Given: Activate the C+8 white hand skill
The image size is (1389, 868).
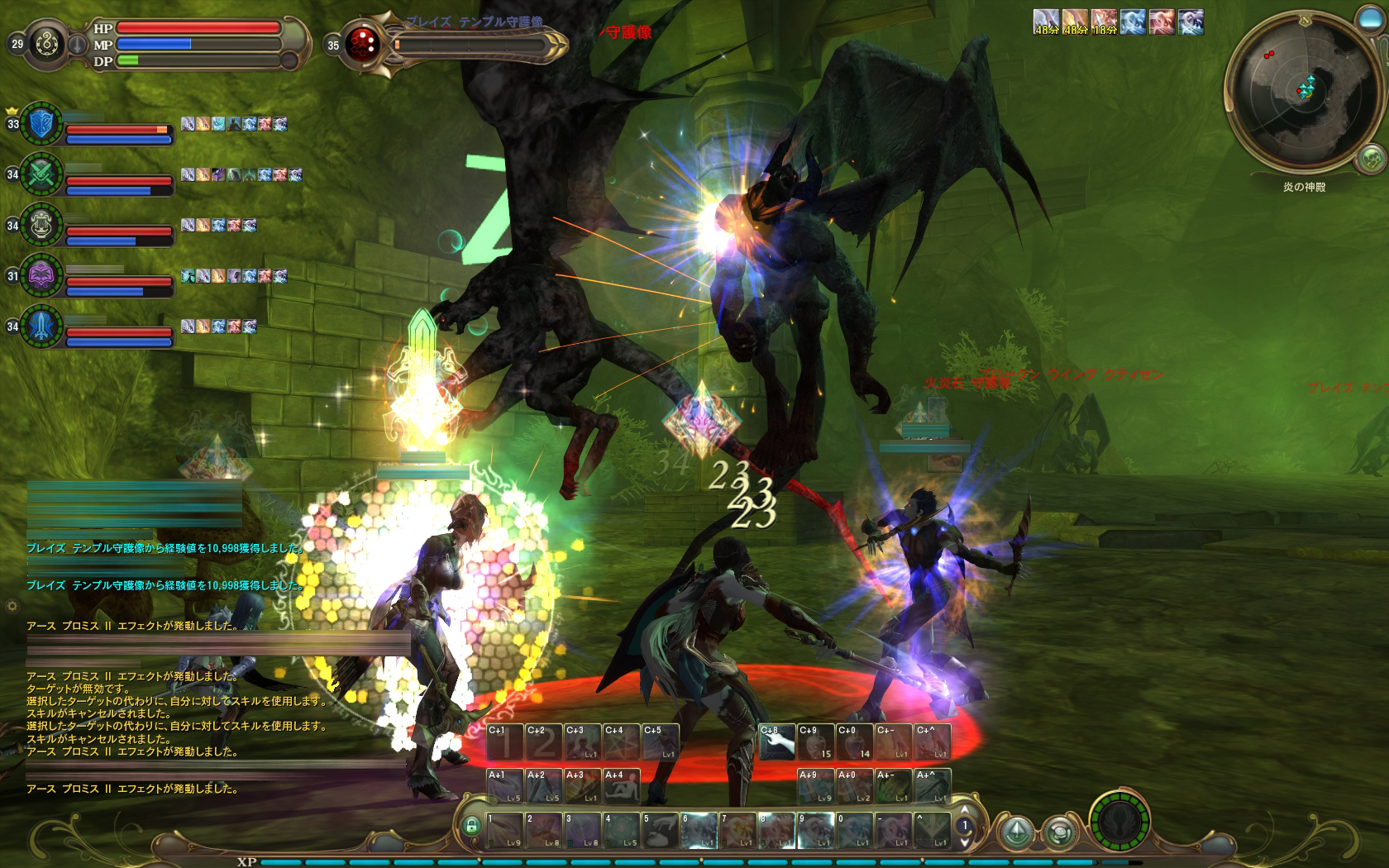Looking at the screenshot, I should click(x=777, y=742).
